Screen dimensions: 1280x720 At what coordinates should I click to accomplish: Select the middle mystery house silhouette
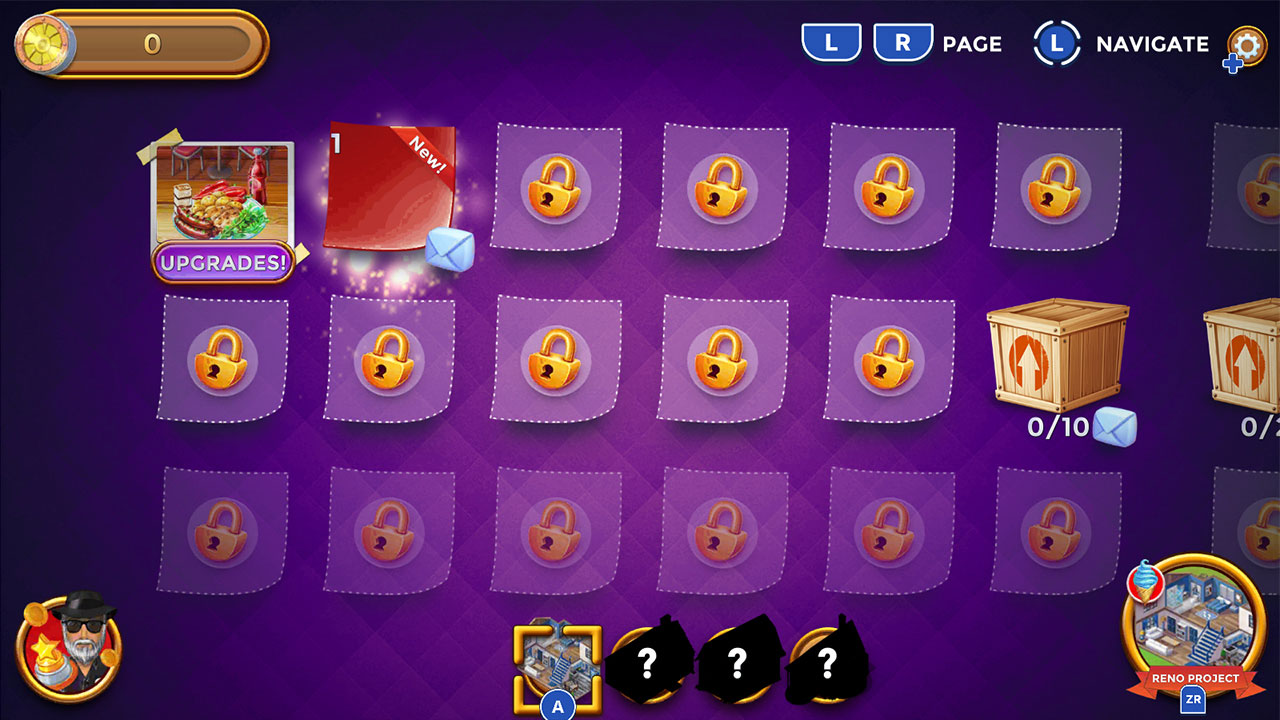tap(737, 660)
